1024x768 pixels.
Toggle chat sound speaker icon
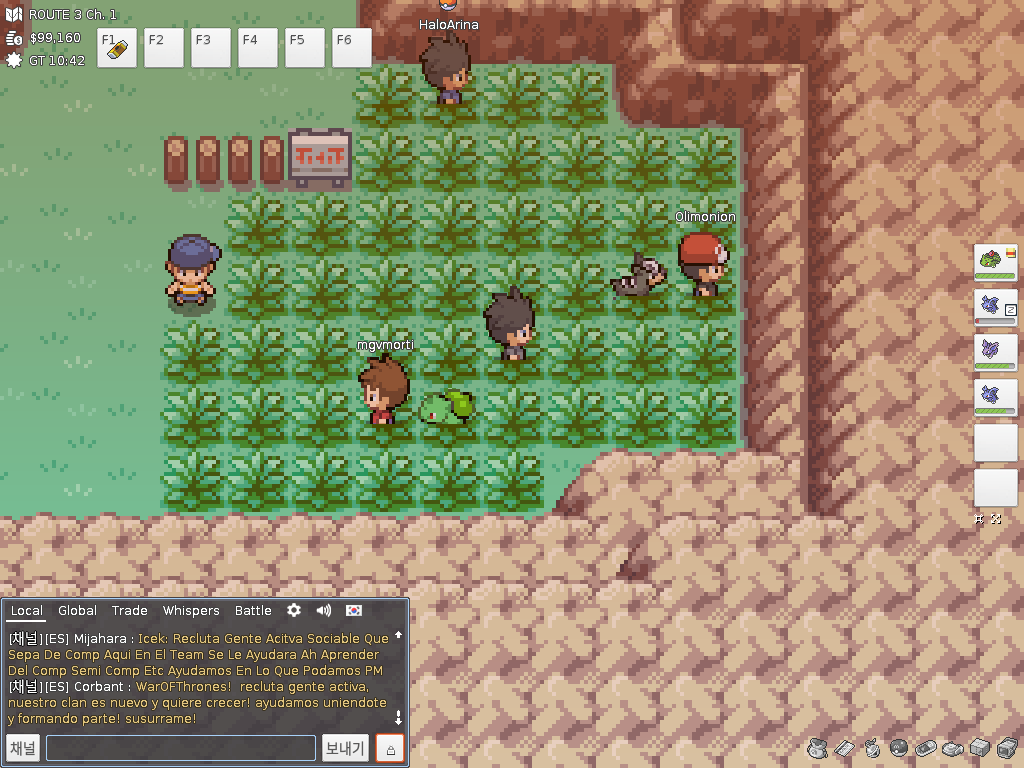pos(324,610)
